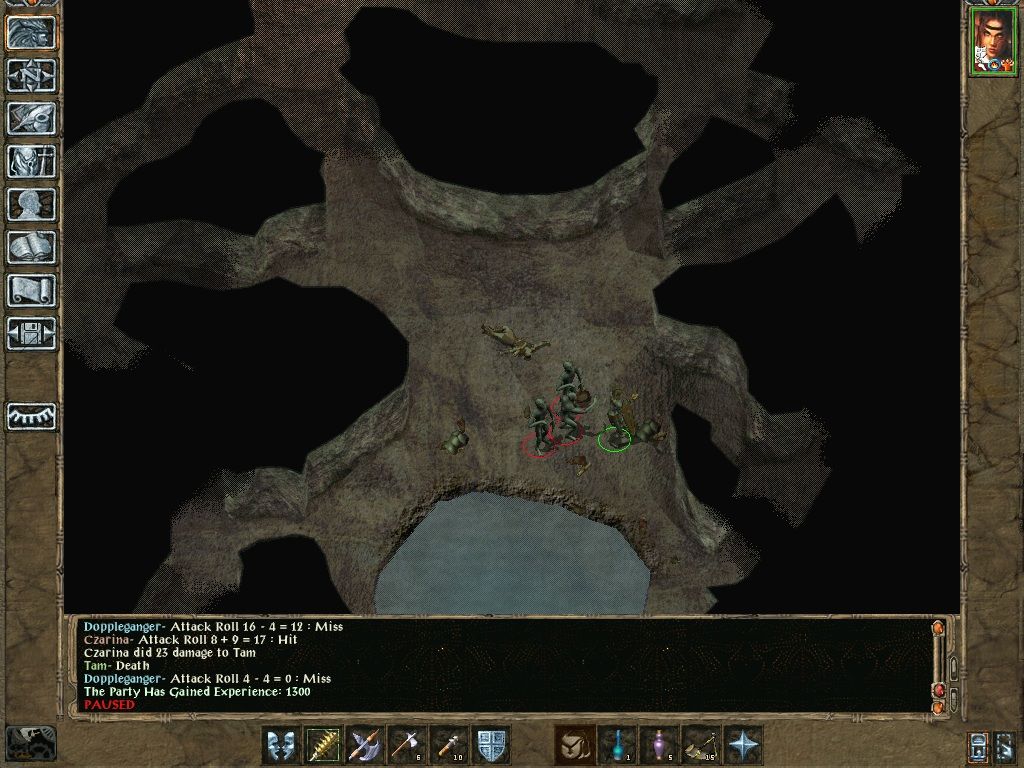Activate the shield guard action
Screen dimensions: 1024x768
(x=492, y=745)
